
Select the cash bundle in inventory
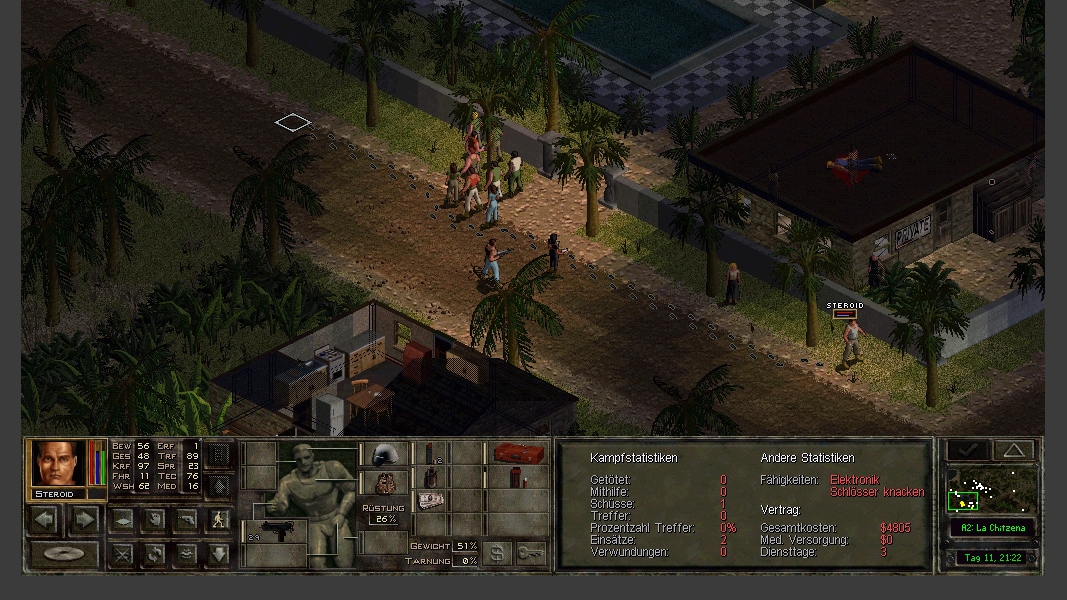(431, 500)
